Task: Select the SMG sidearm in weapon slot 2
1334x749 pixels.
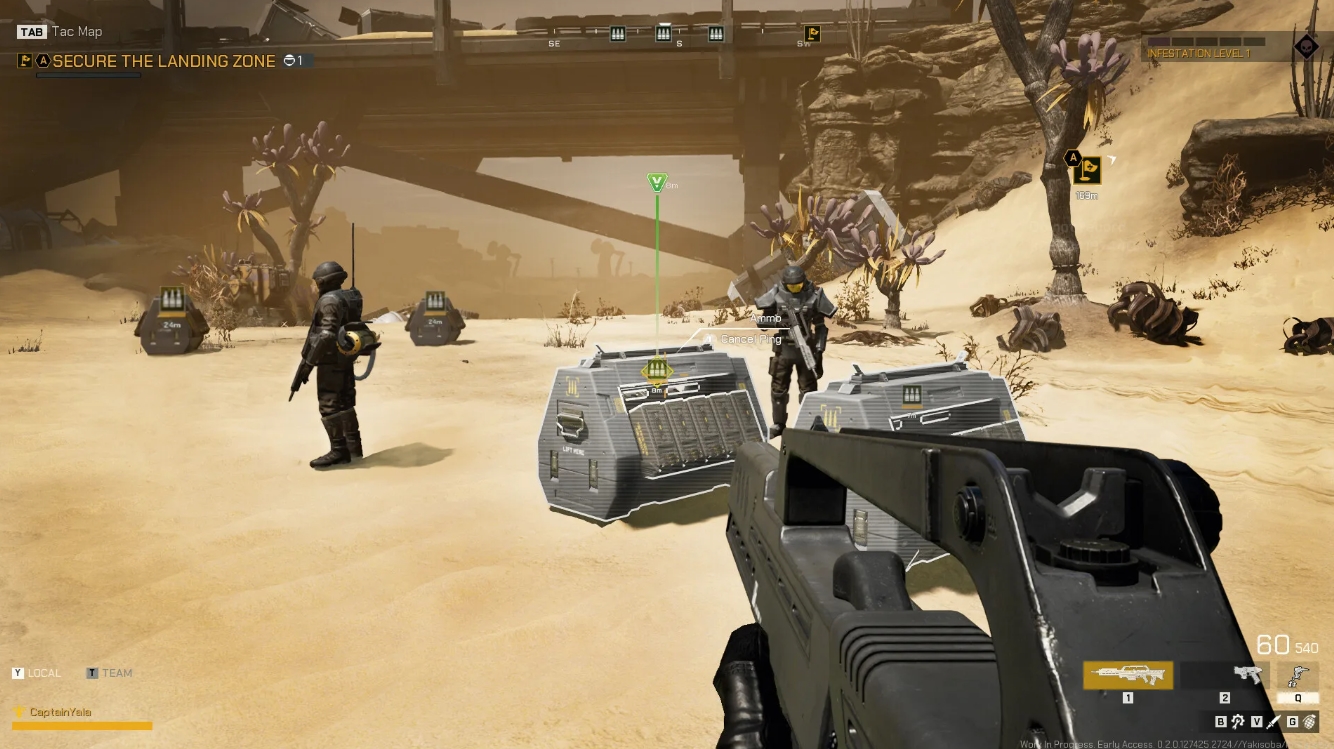Action: point(1248,672)
